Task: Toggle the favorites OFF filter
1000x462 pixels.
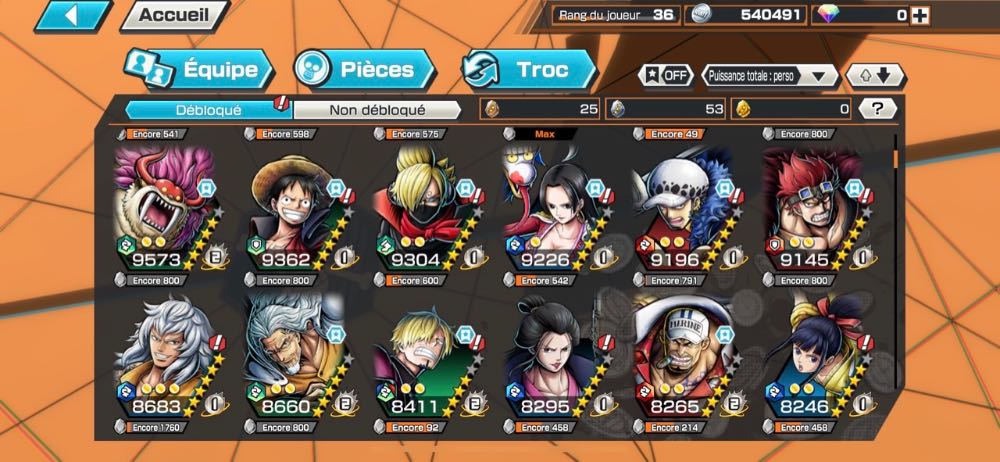Action: coord(666,76)
